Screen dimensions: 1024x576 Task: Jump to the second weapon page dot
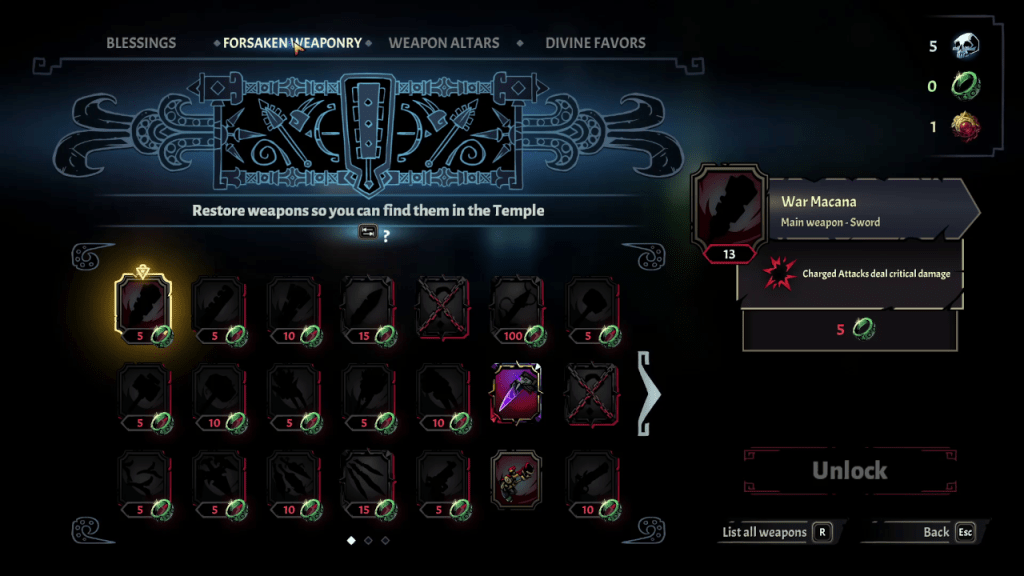point(368,540)
